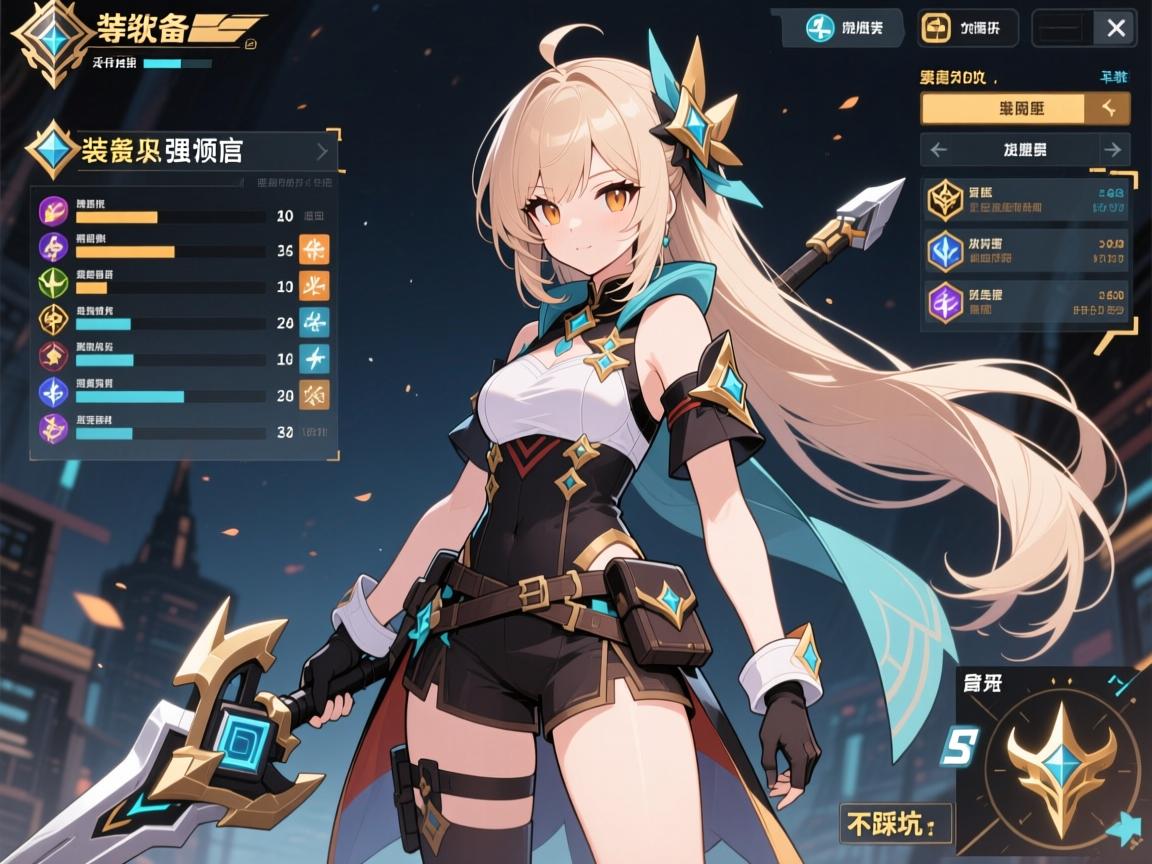Image resolution: width=1152 pixels, height=864 pixels.
Task: Click the orange button on the 36 stat row
Action: [x=314, y=250]
